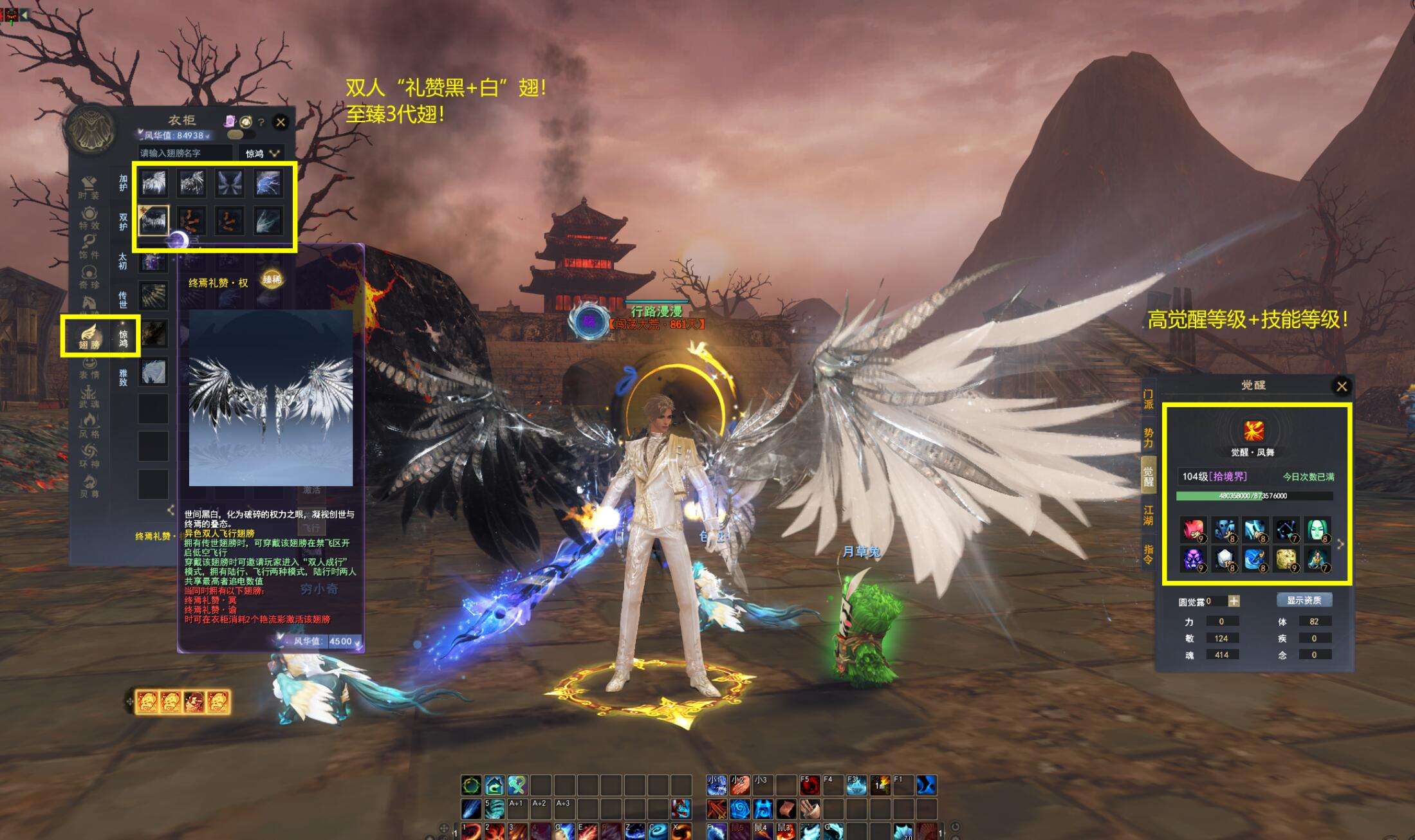Open the 江湖 tab
The width and height of the screenshot is (1415, 840).
tap(1149, 515)
